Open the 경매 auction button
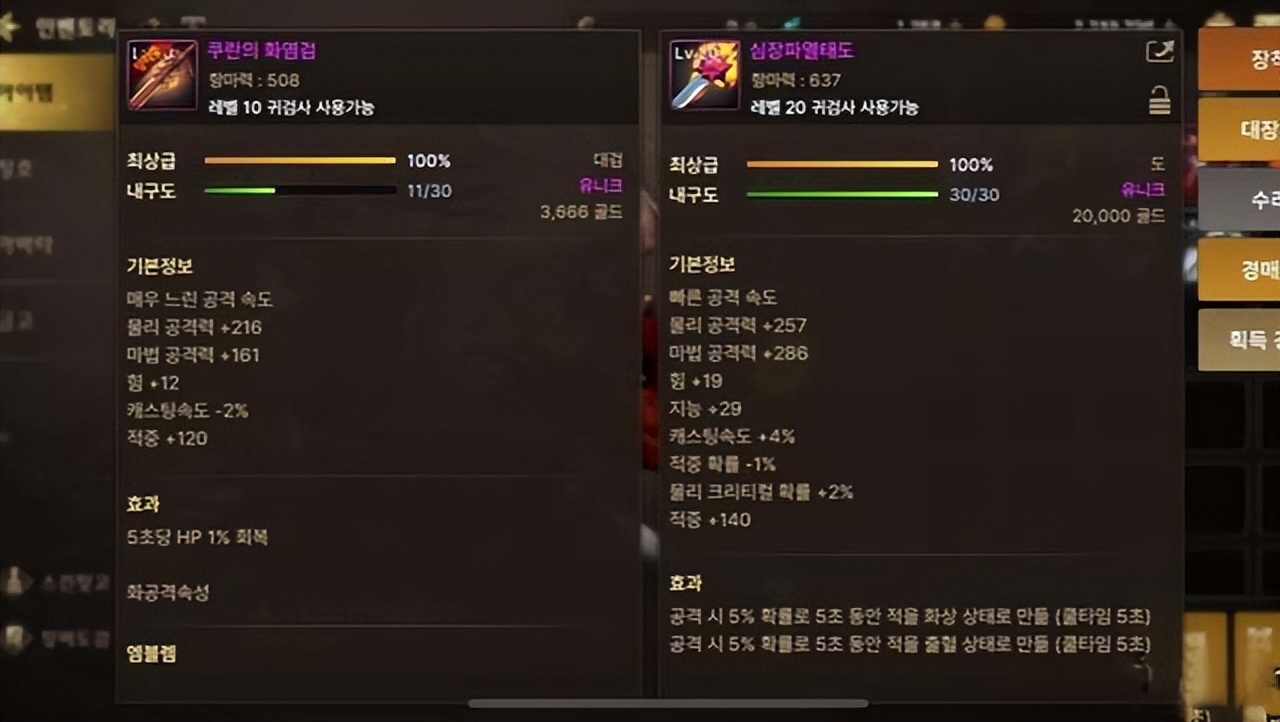 1240,270
